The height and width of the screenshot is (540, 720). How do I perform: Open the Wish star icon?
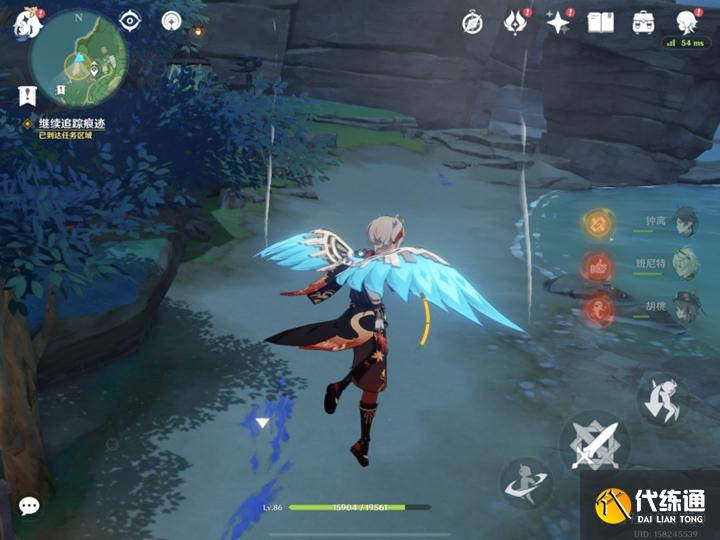click(x=557, y=22)
